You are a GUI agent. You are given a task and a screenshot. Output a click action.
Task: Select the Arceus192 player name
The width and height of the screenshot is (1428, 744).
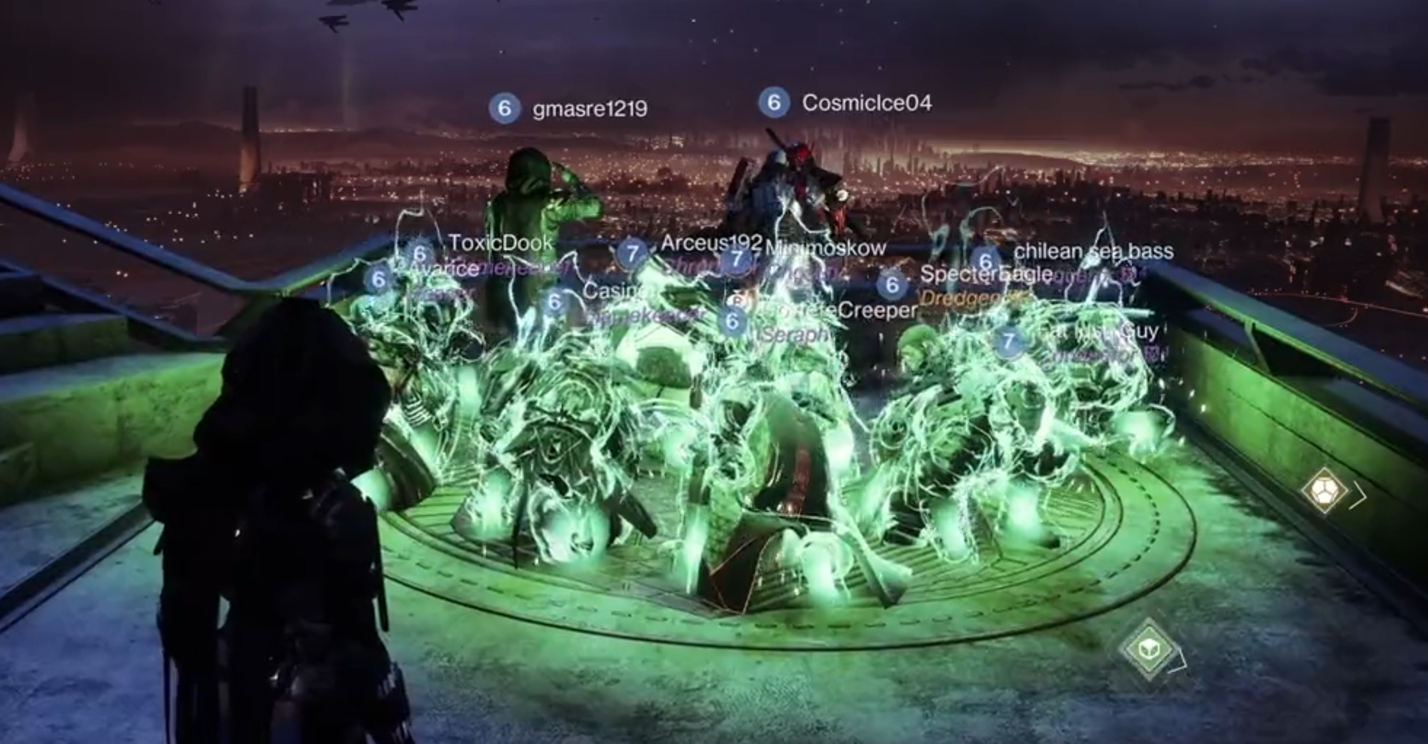click(x=710, y=242)
